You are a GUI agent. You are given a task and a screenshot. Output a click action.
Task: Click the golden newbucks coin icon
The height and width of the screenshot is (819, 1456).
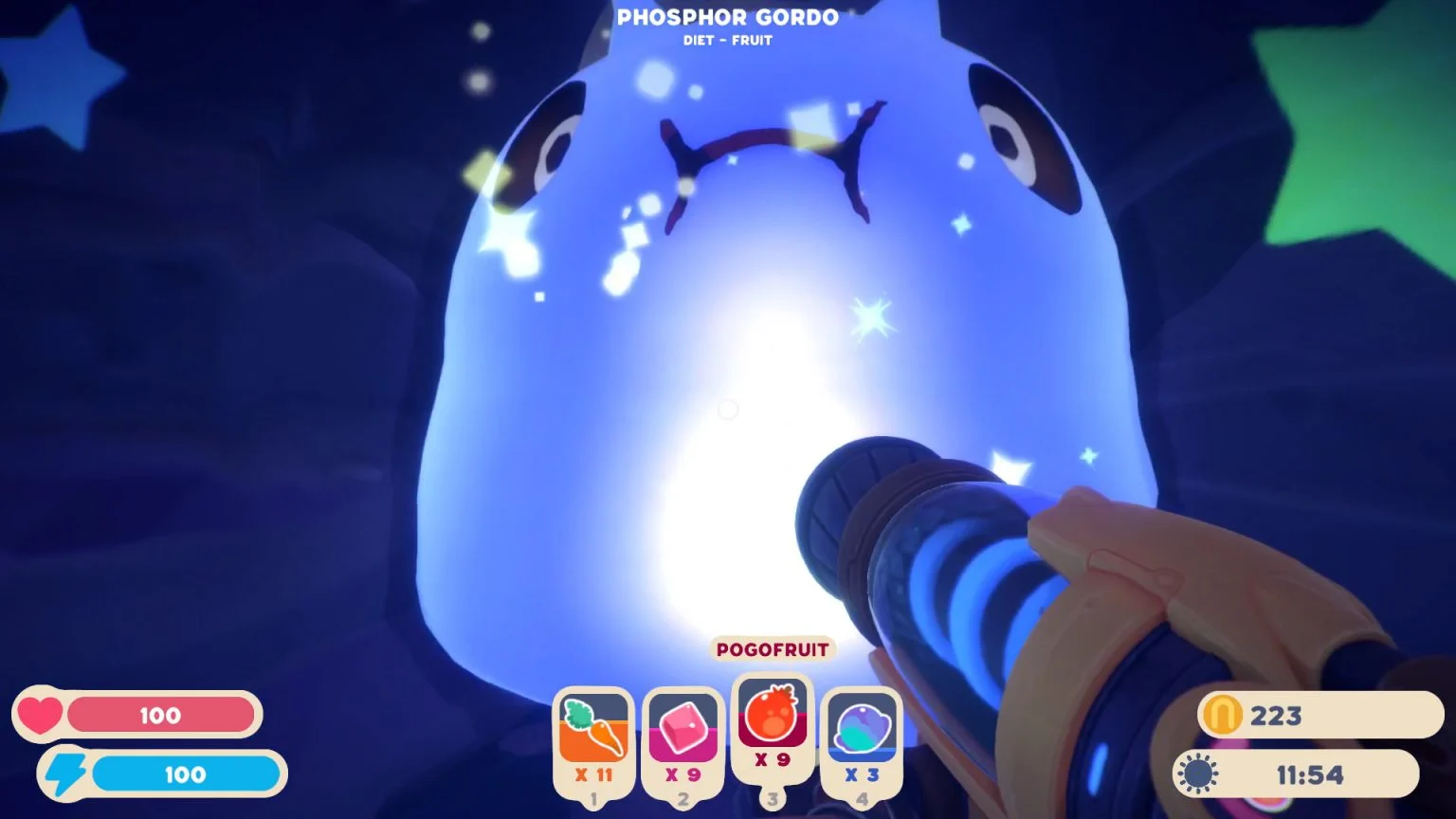[1224, 716]
